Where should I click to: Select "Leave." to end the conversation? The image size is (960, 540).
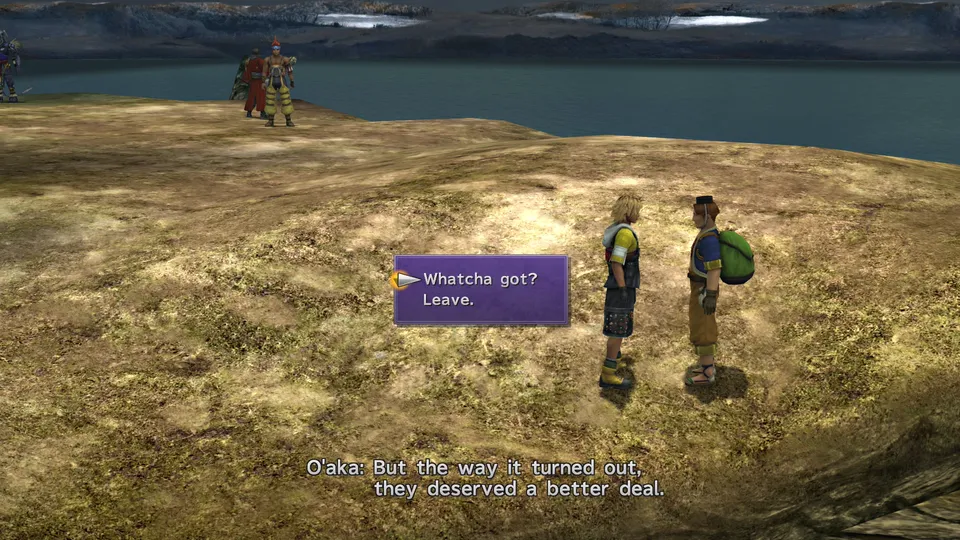447,299
